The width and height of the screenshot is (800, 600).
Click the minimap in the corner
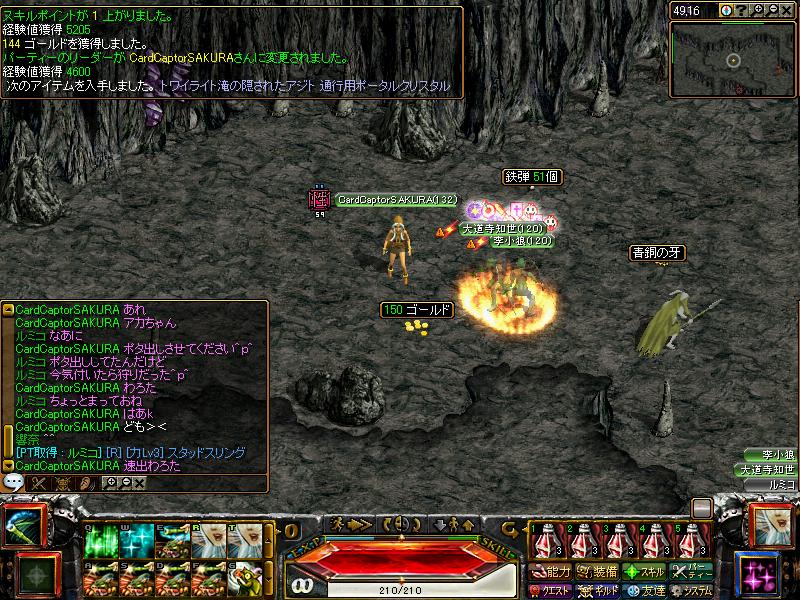733,60
